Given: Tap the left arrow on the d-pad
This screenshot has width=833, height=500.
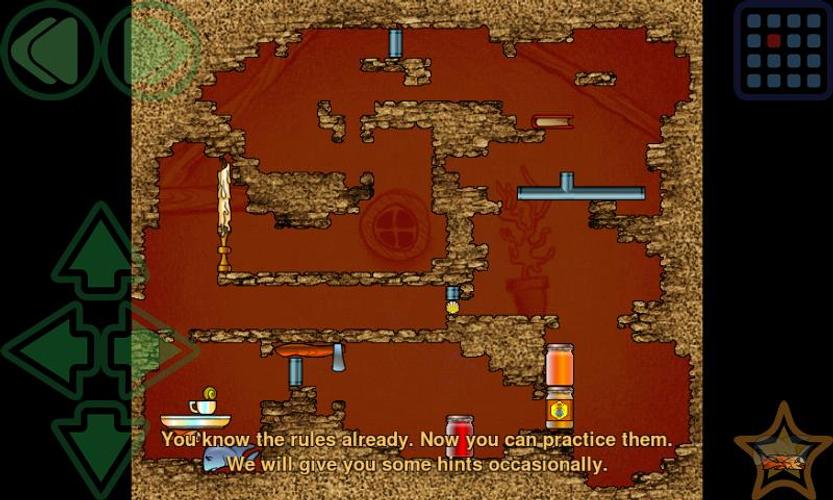Looking at the screenshot, I should tap(45, 348).
